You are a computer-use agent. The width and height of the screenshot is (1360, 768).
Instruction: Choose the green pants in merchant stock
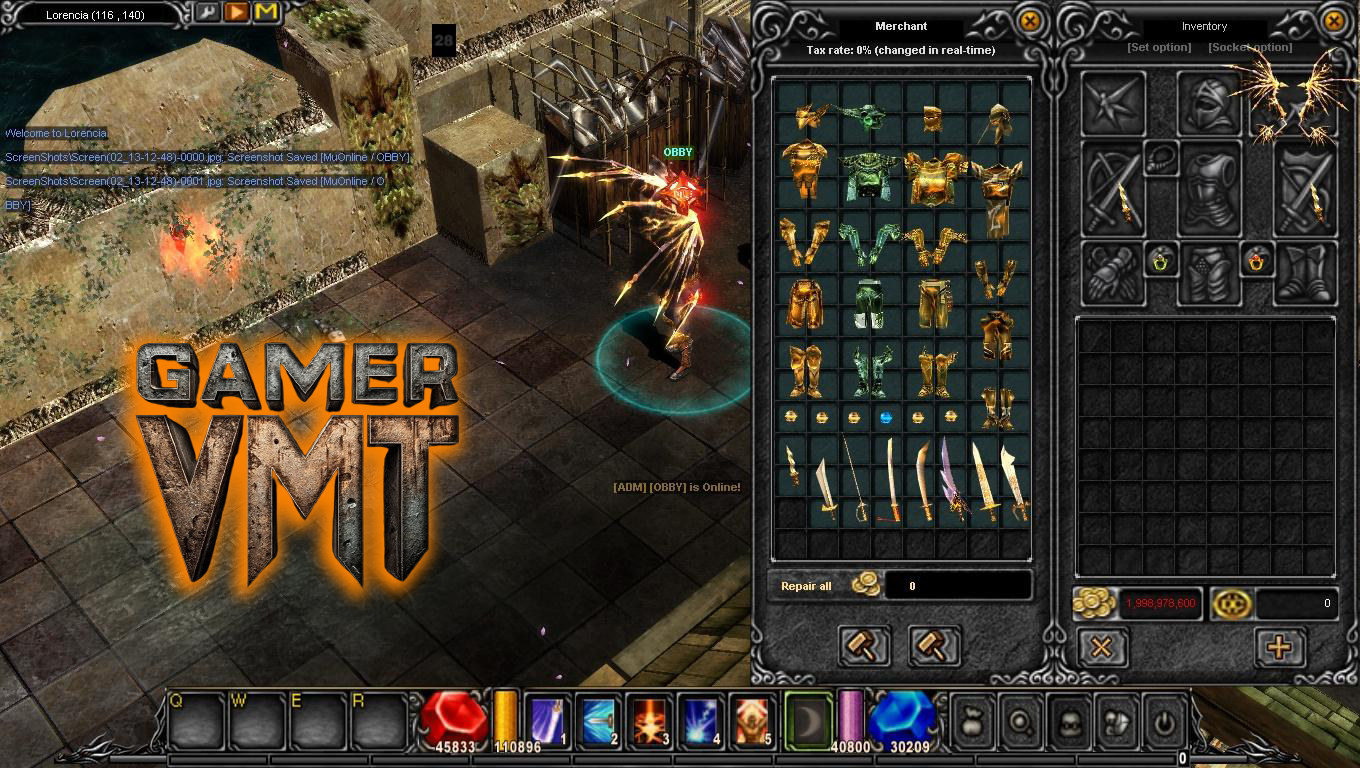pyautogui.click(x=866, y=302)
